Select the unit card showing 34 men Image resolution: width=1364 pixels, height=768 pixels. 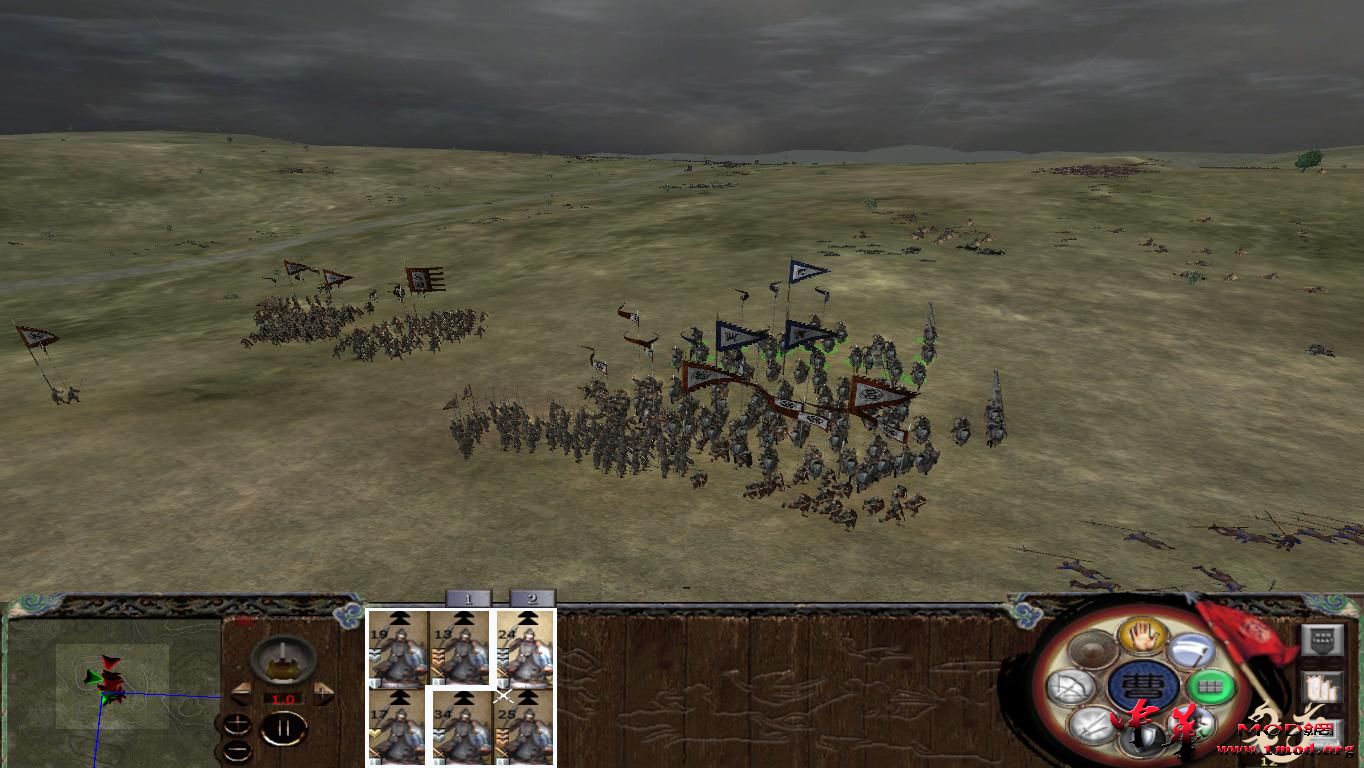tap(461, 726)
